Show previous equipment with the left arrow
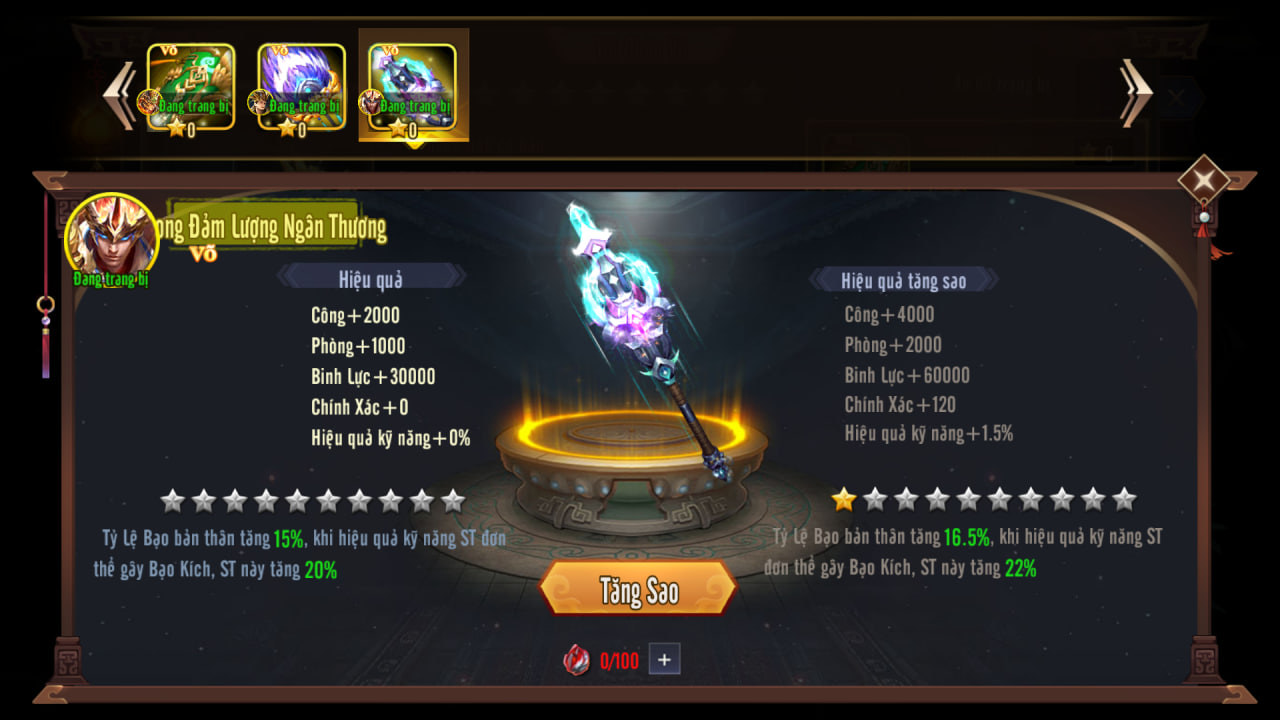 [120, 95]
